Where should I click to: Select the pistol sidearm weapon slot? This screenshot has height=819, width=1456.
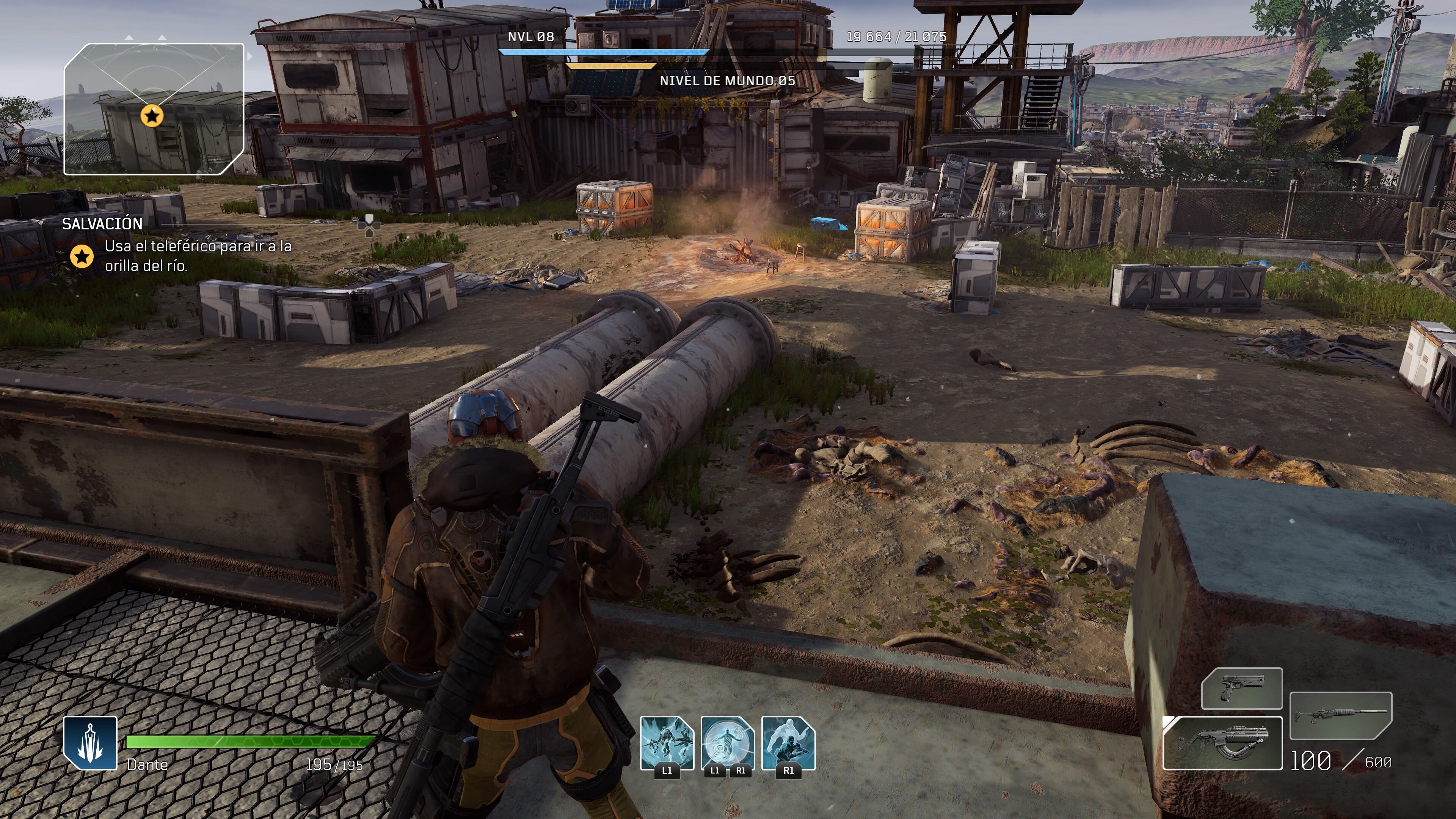click(x=1241, y=688)
